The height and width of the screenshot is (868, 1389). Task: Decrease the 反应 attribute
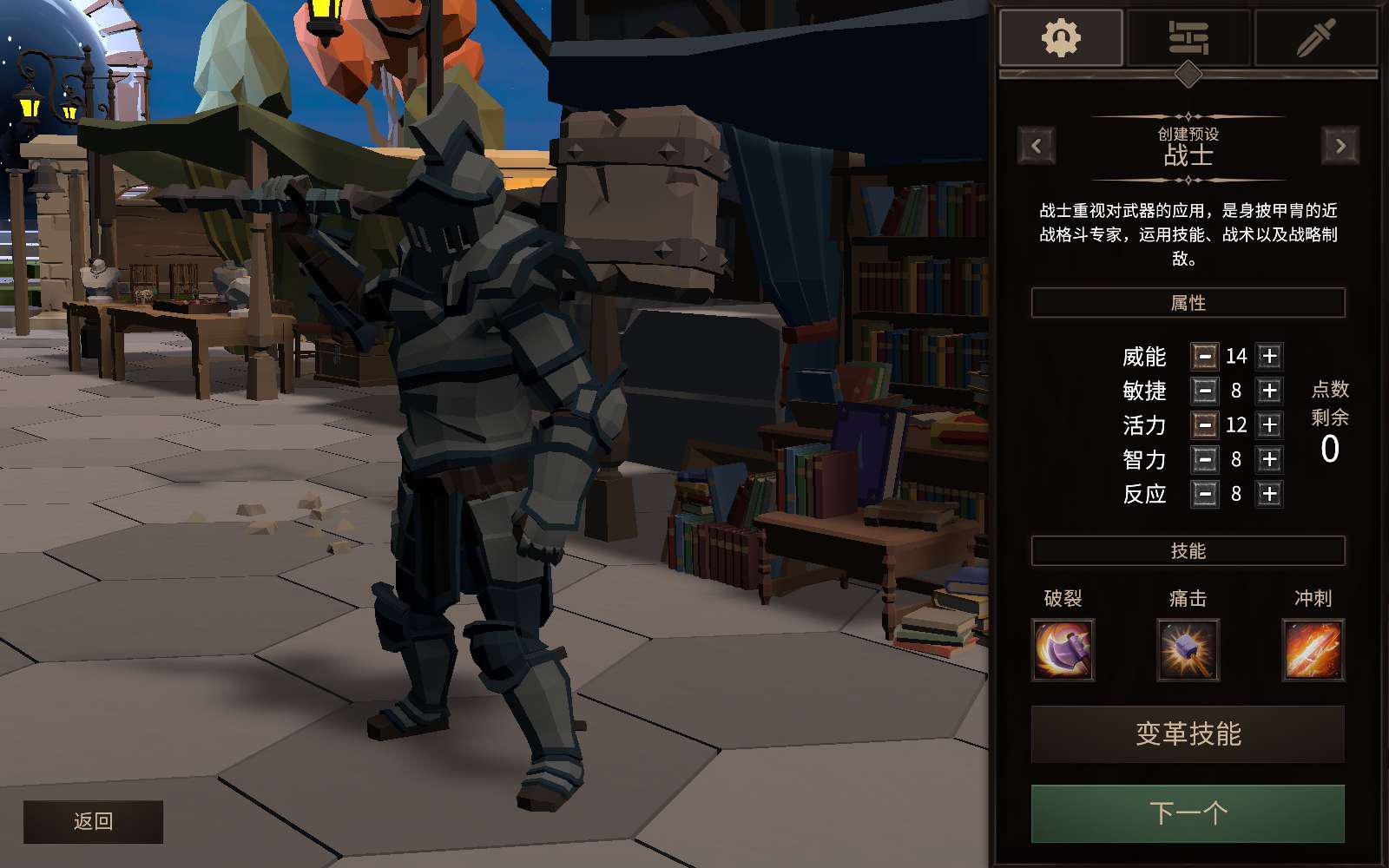tap(1204, 494)
